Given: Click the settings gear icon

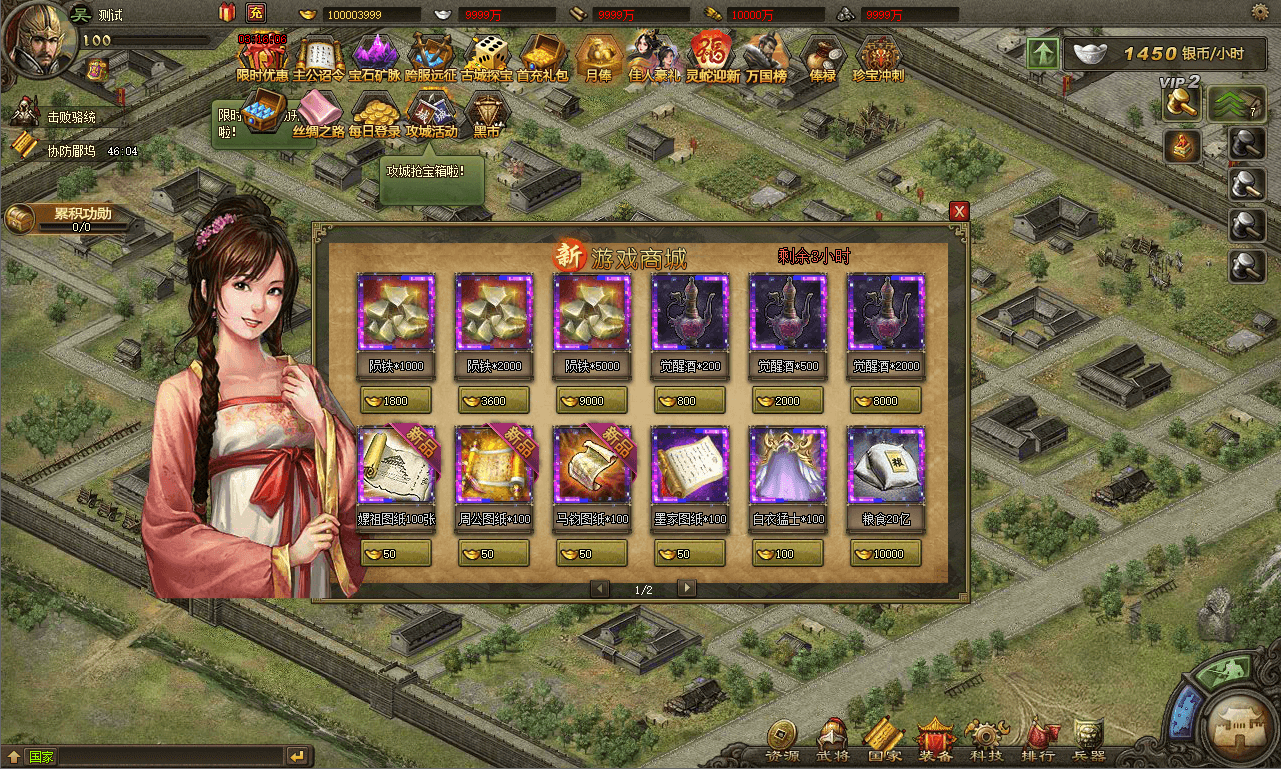Looking at the screenshot, I should click(1261, 13).
